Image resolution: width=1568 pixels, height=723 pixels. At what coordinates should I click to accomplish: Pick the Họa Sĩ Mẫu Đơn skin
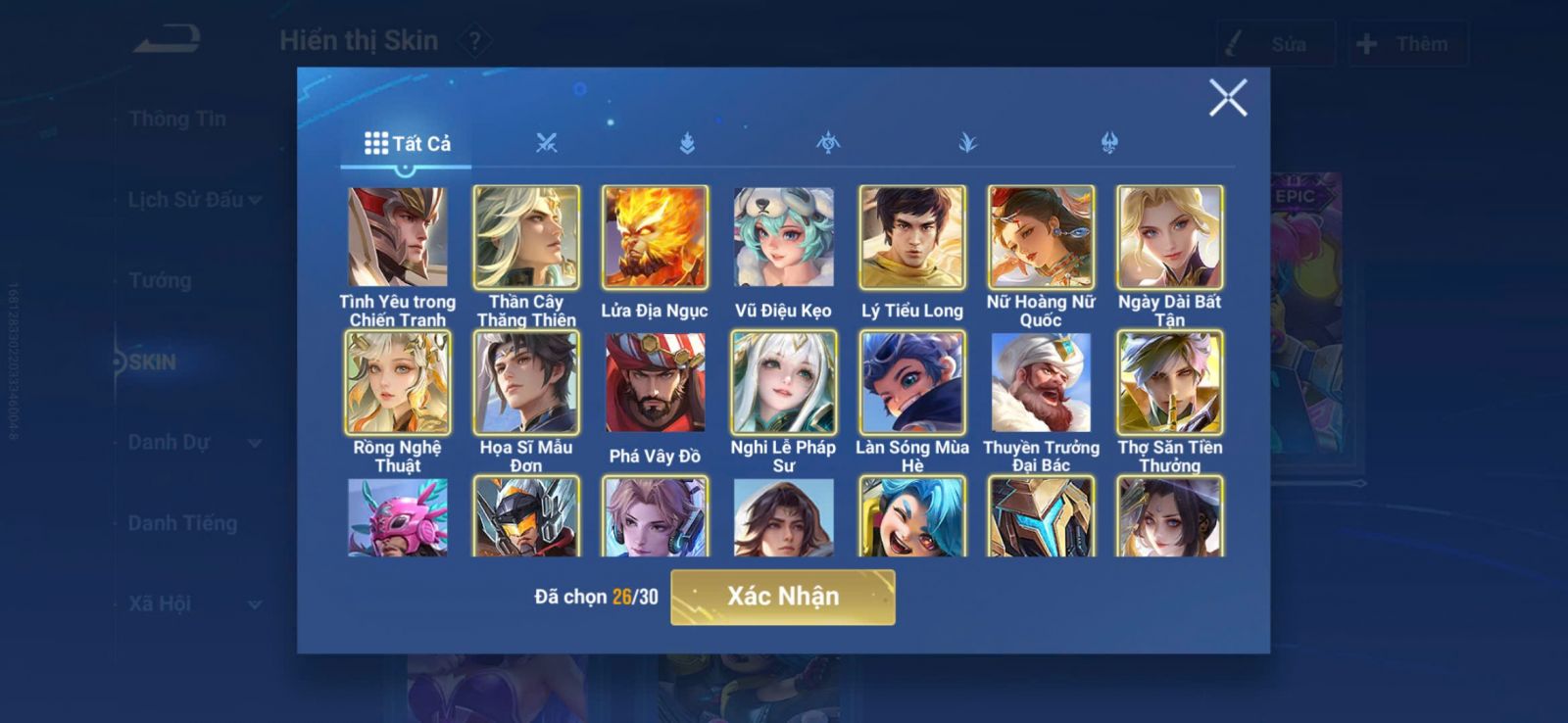tap(526, 382)
